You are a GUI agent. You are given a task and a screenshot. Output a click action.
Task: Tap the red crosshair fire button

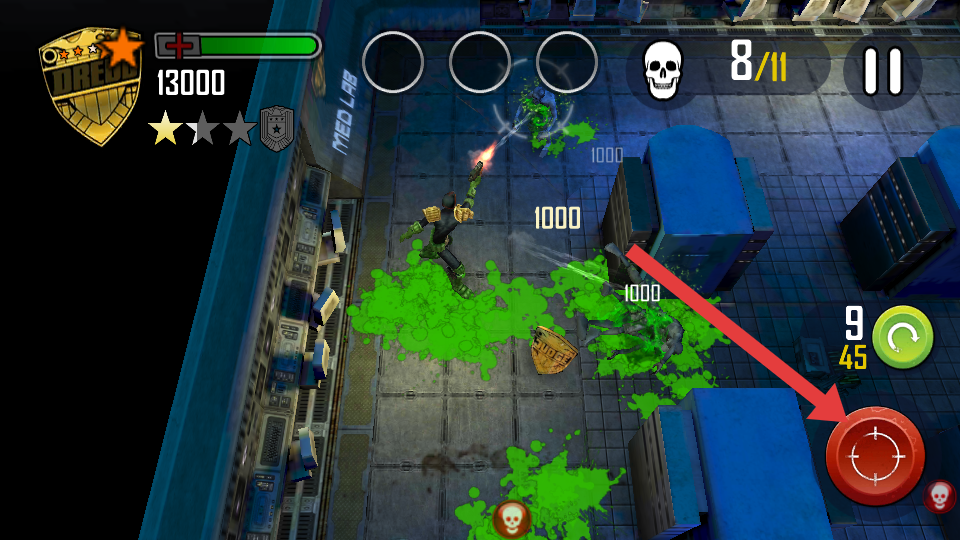tap(875, 456)
